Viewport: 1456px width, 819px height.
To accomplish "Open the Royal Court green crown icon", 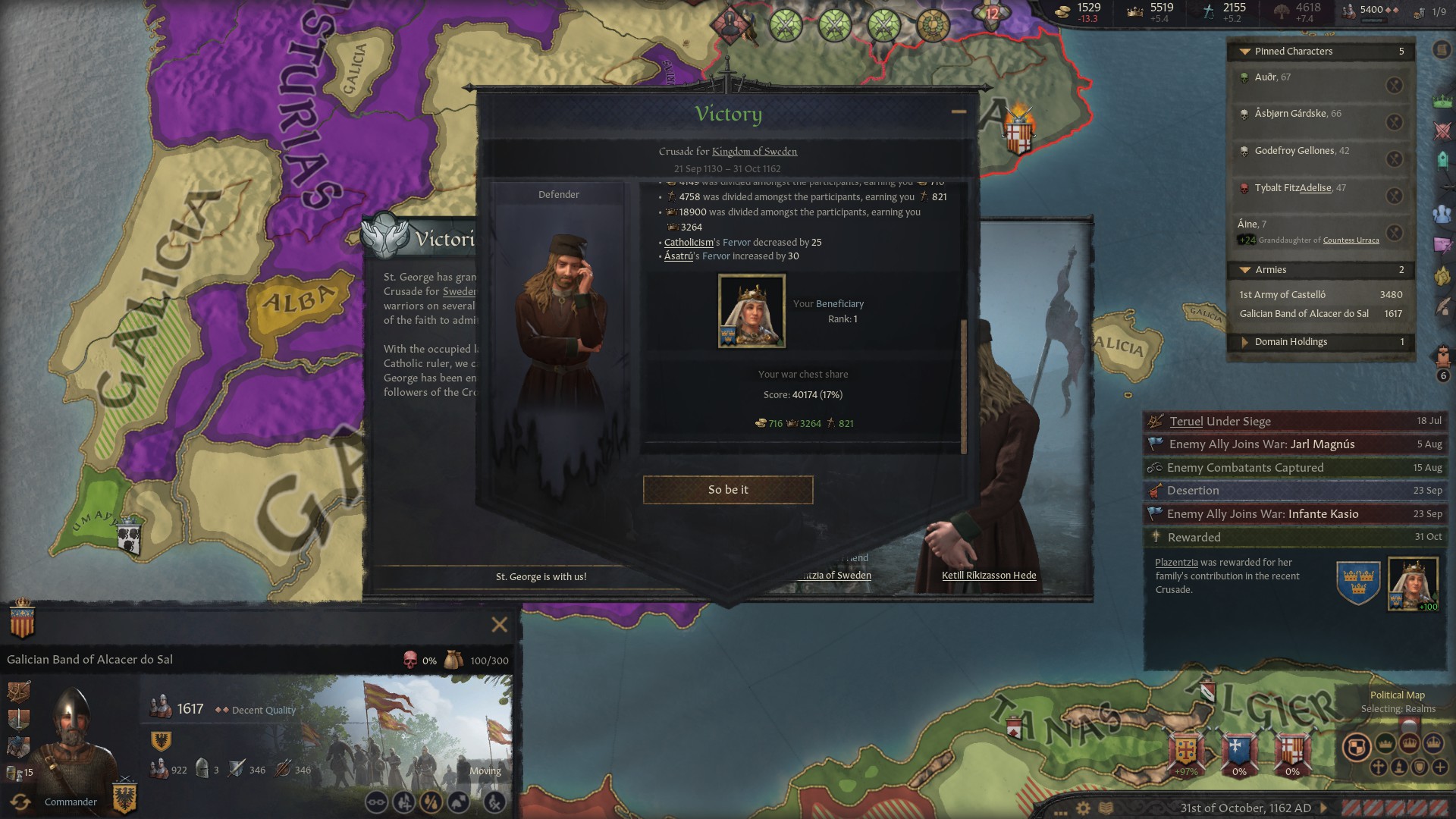I will [1443, 101].
